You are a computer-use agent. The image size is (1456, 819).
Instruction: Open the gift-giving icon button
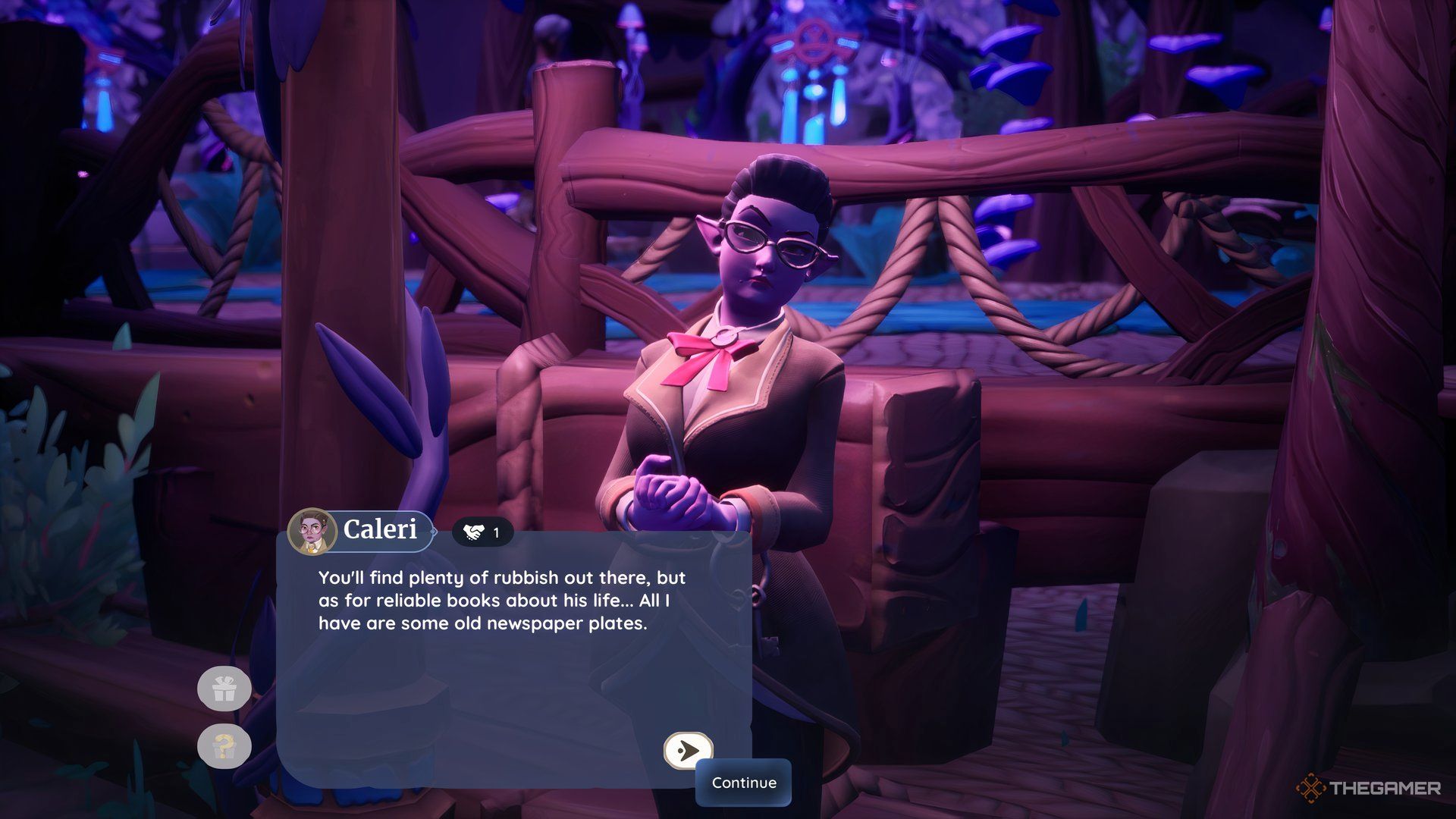tap(224, 690)
